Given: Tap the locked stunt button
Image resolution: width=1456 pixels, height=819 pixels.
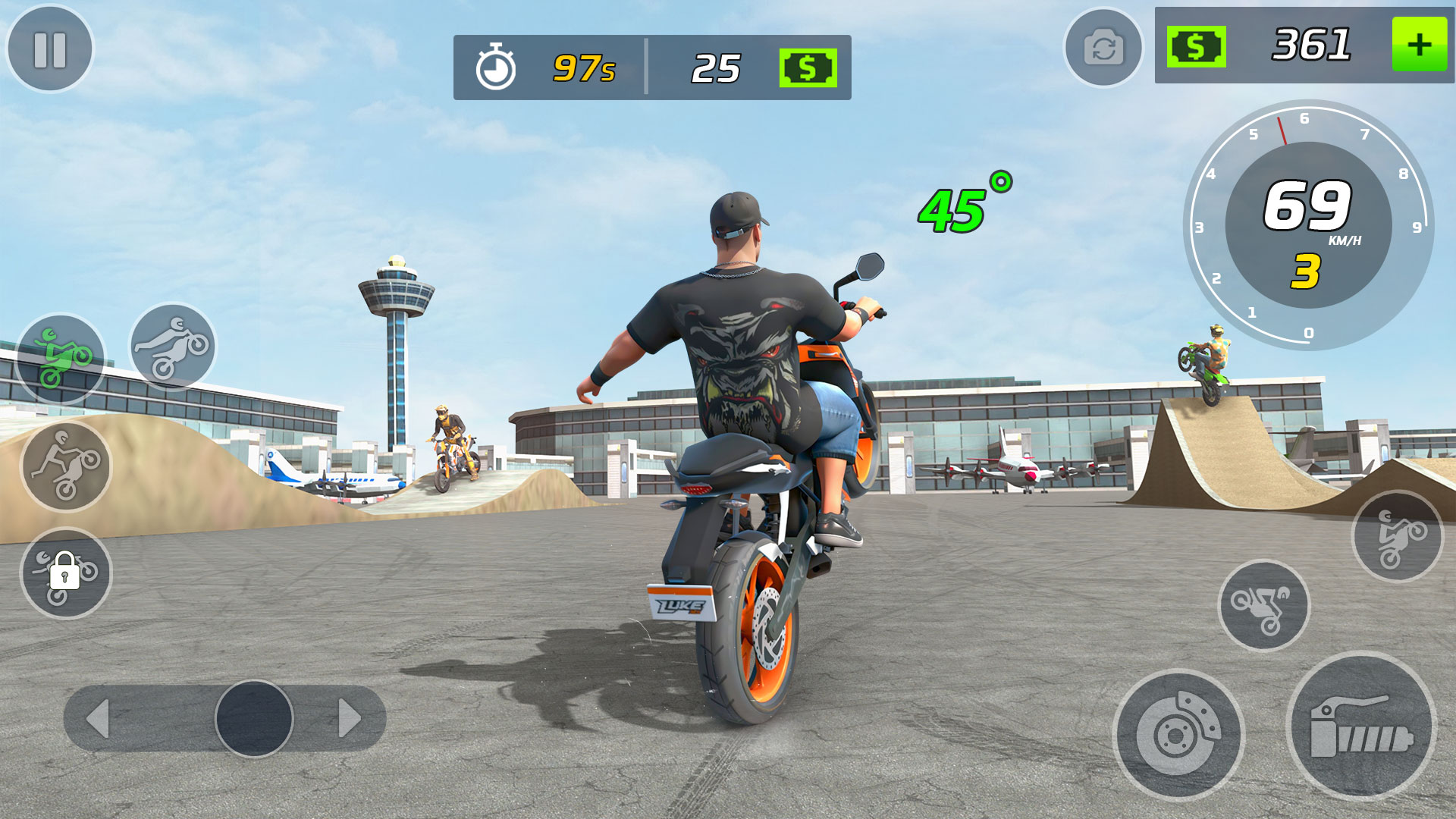Looking at the screenshot, I should [66, 573].
